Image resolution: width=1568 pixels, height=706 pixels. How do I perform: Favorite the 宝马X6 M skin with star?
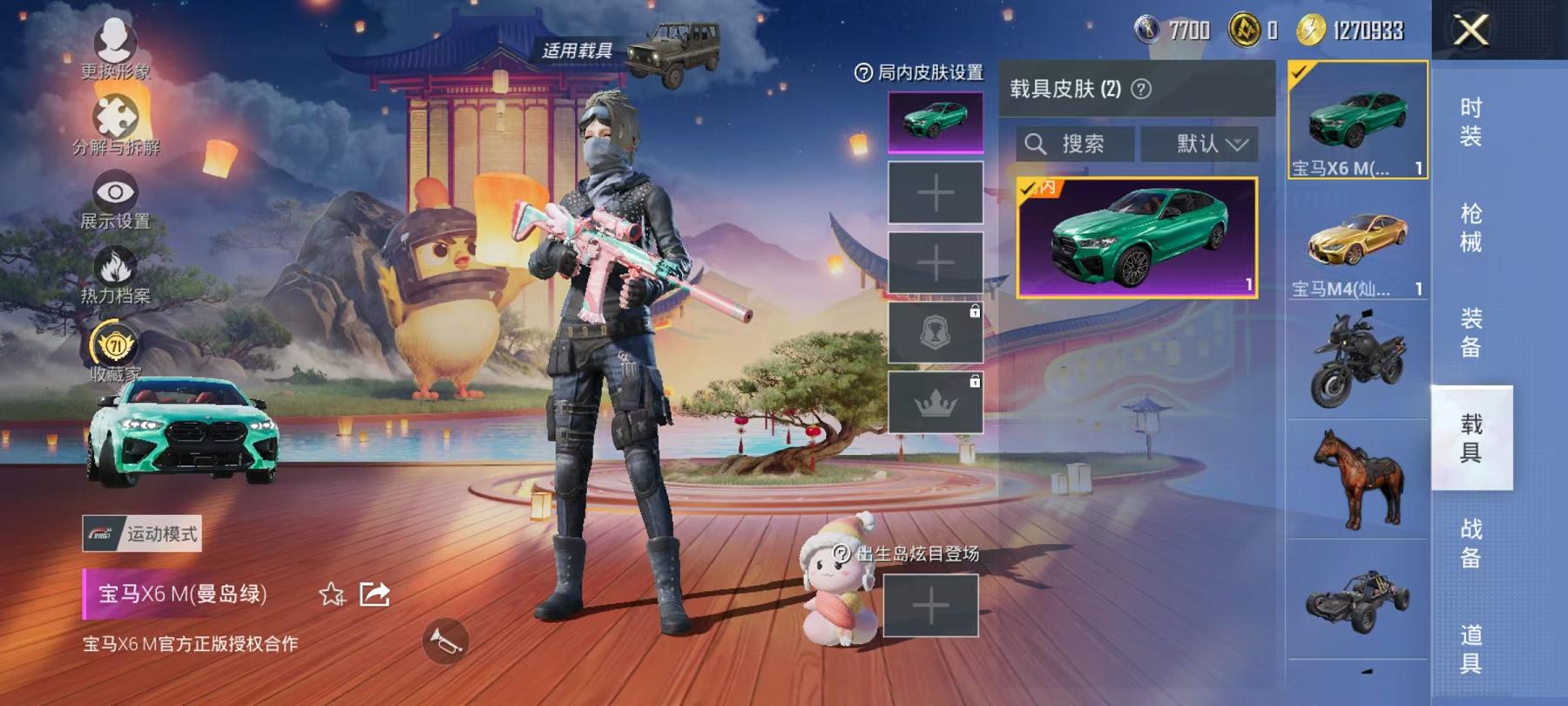coord(330,593)
